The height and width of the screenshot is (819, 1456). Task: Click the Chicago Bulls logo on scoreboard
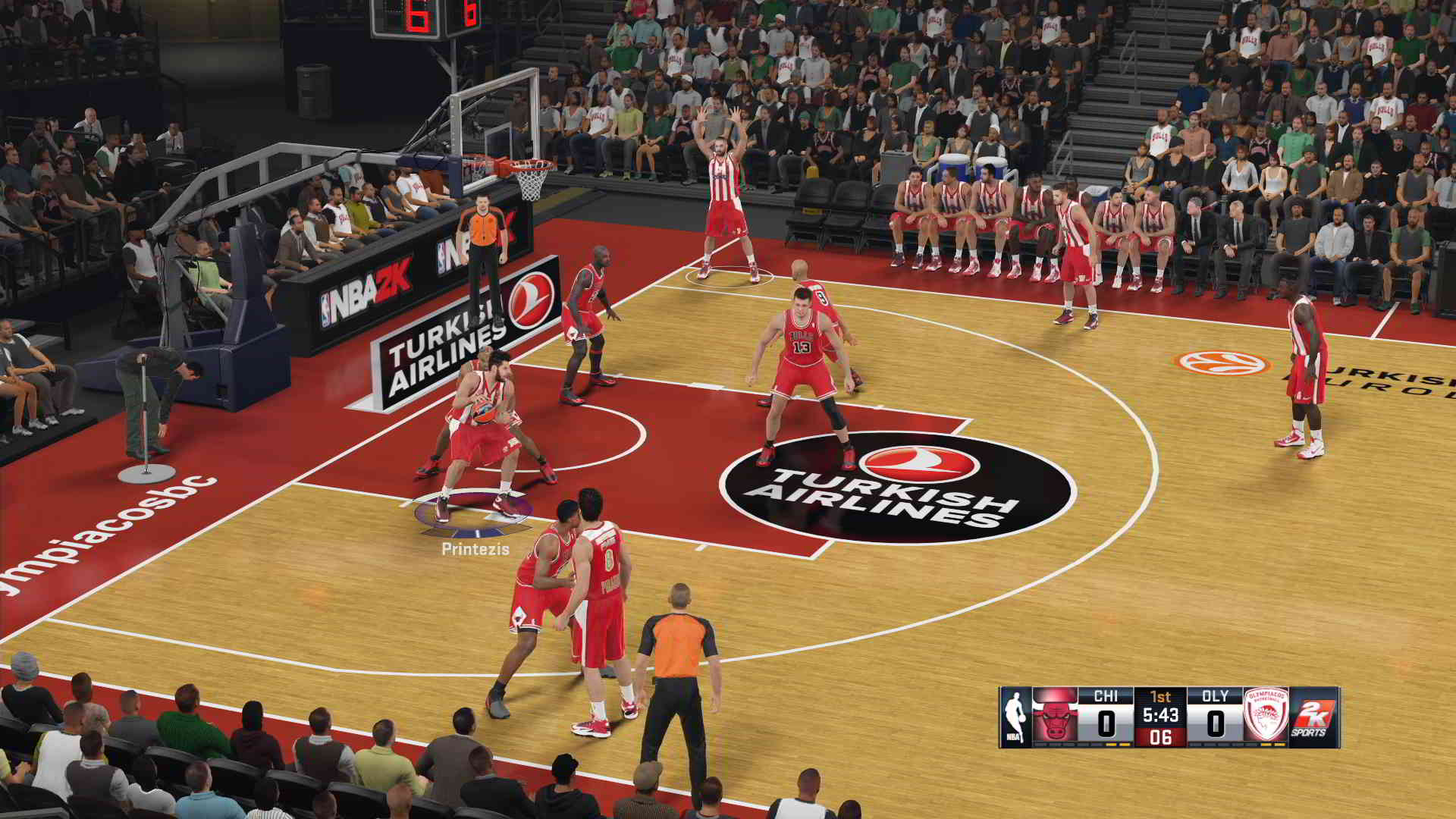[x=1055, y=717]
